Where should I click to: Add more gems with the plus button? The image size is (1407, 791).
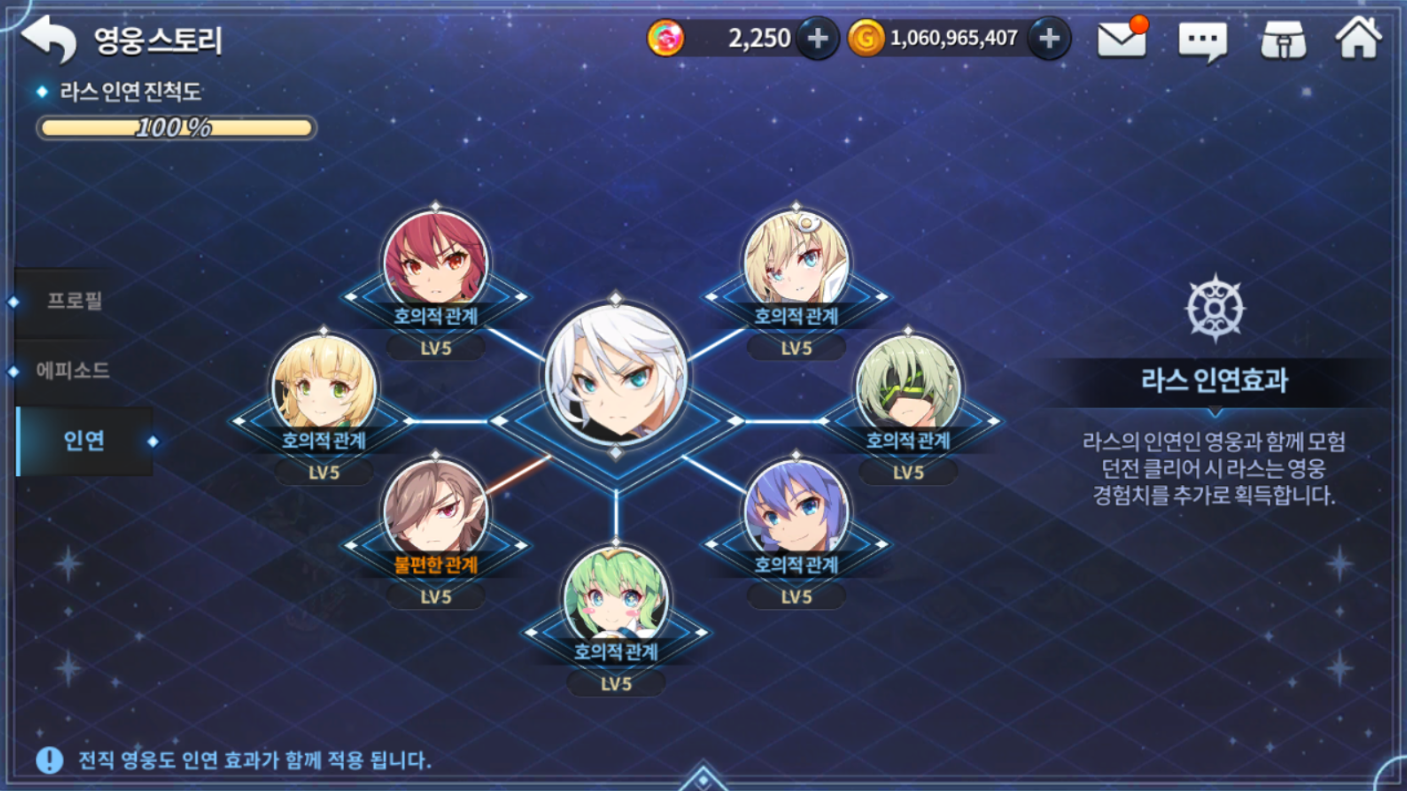818,39
